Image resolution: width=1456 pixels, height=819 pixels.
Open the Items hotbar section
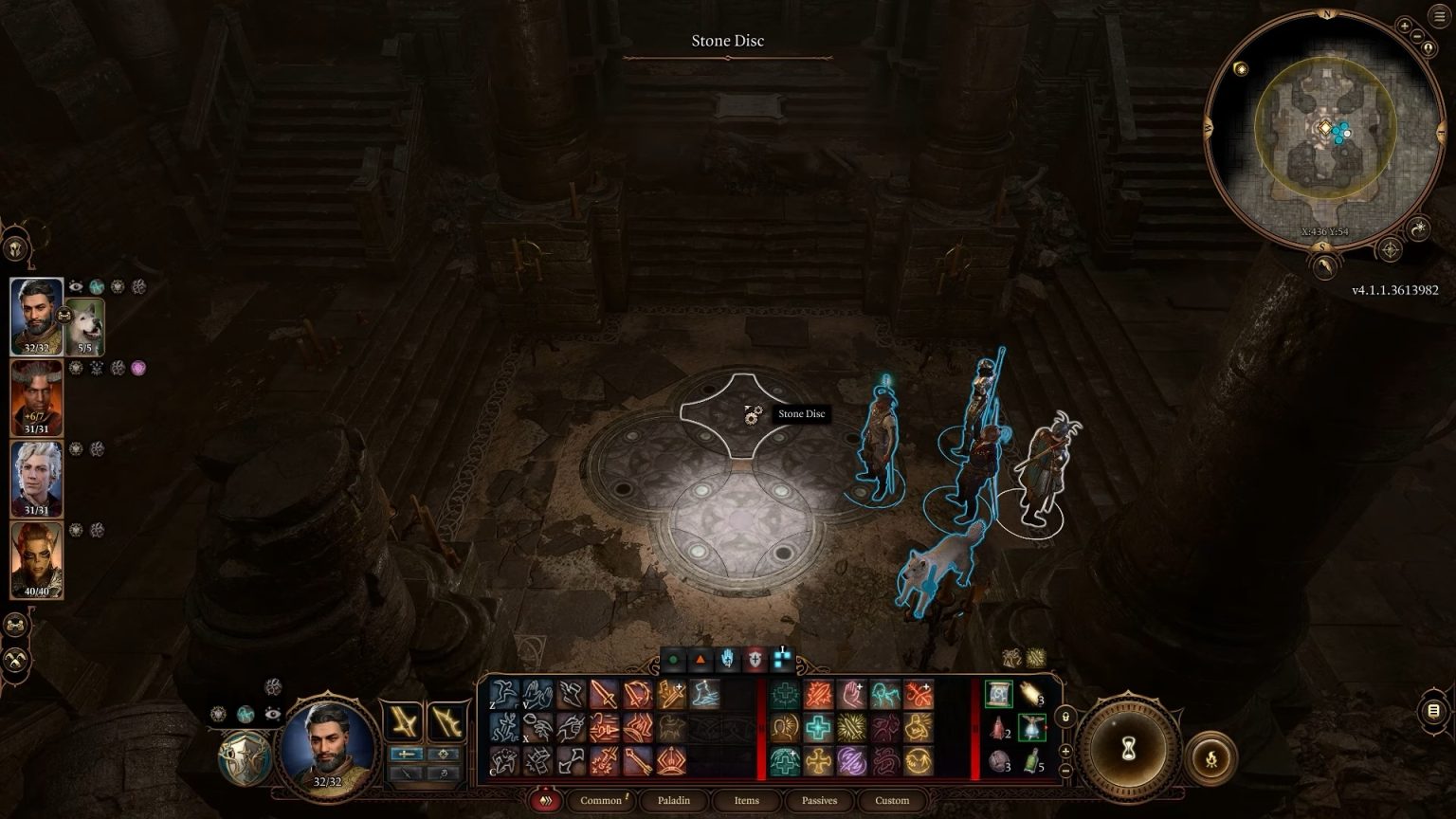coord(746,799)
